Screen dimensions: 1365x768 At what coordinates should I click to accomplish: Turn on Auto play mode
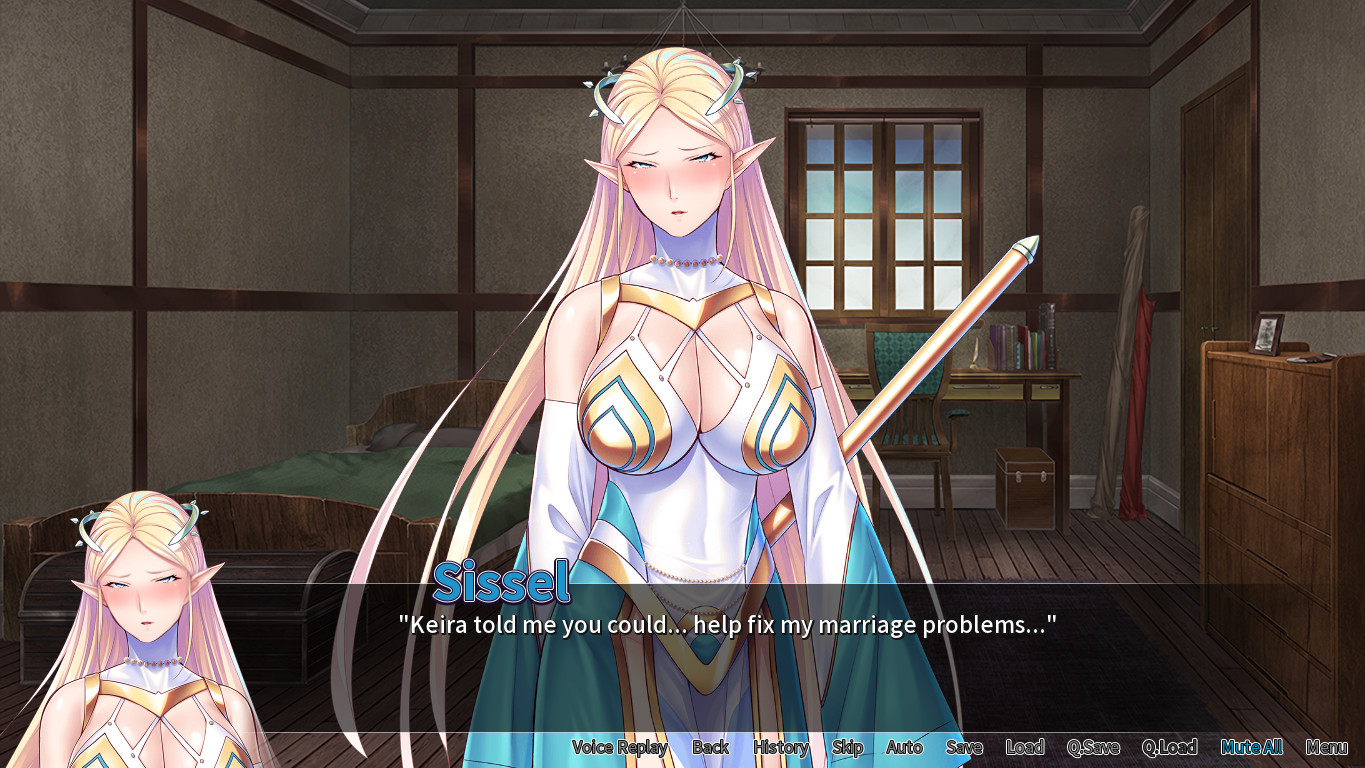click(903, 747)
